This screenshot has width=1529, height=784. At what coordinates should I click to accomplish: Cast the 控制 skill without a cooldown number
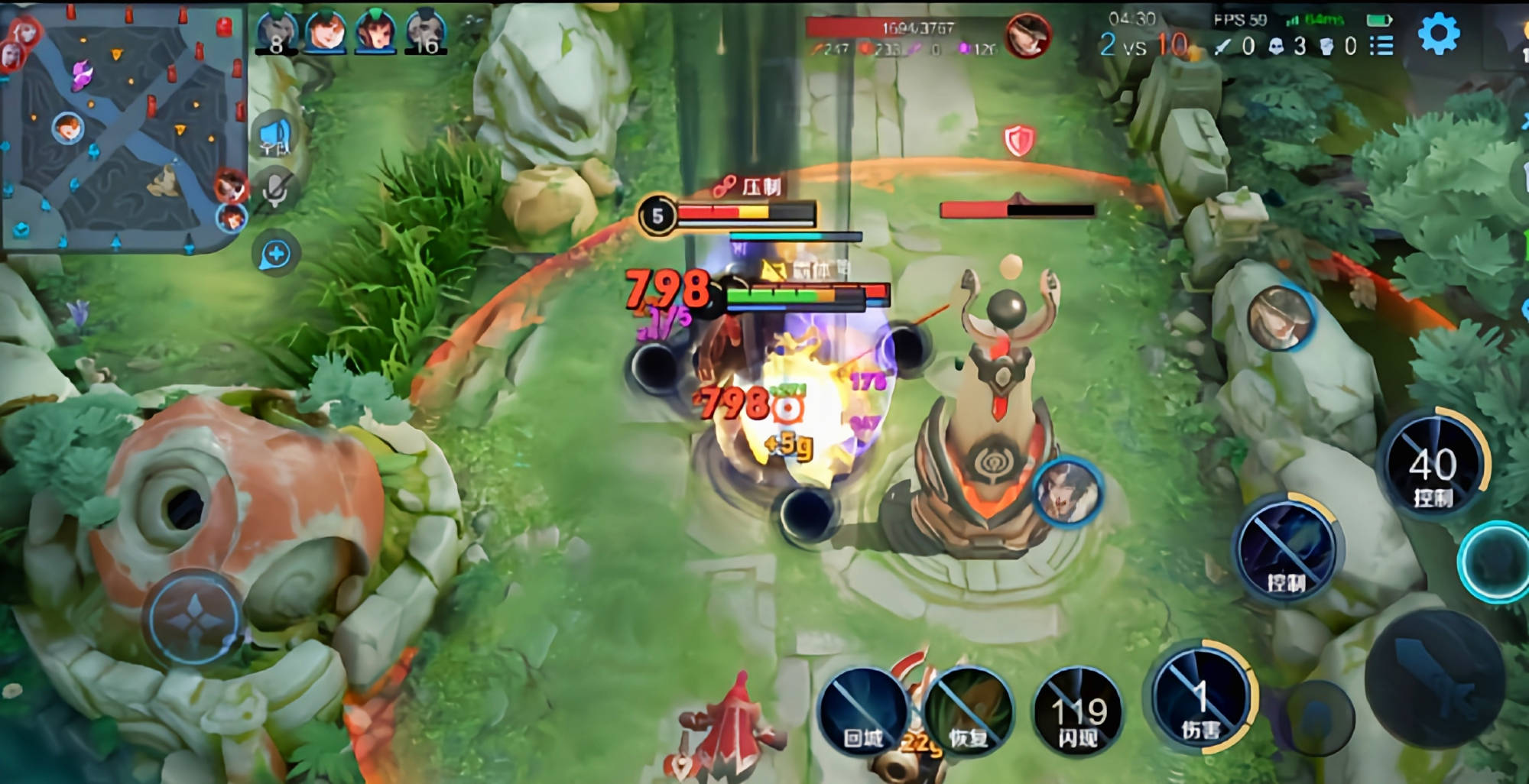1288,548
